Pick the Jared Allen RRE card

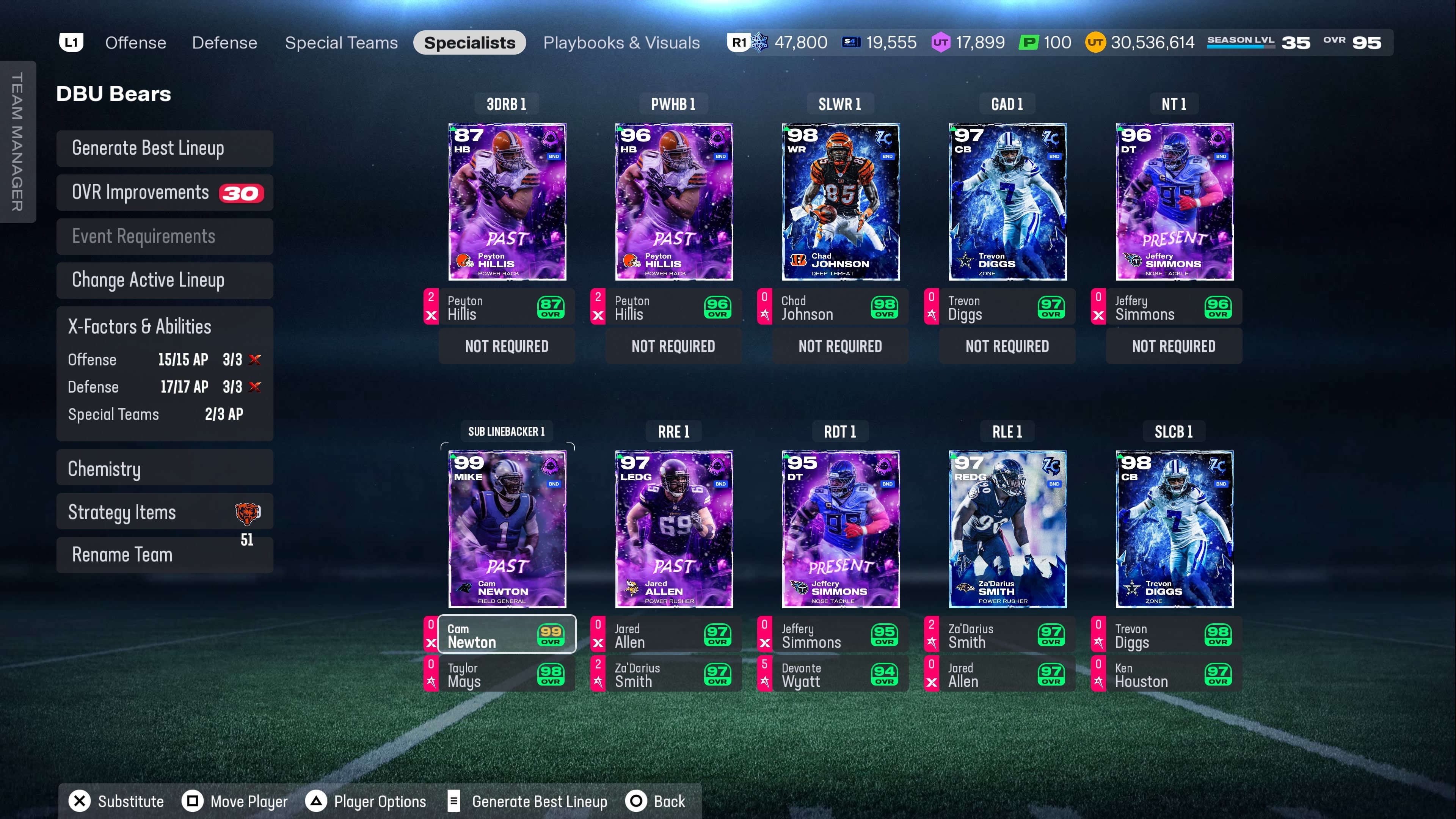674,529
